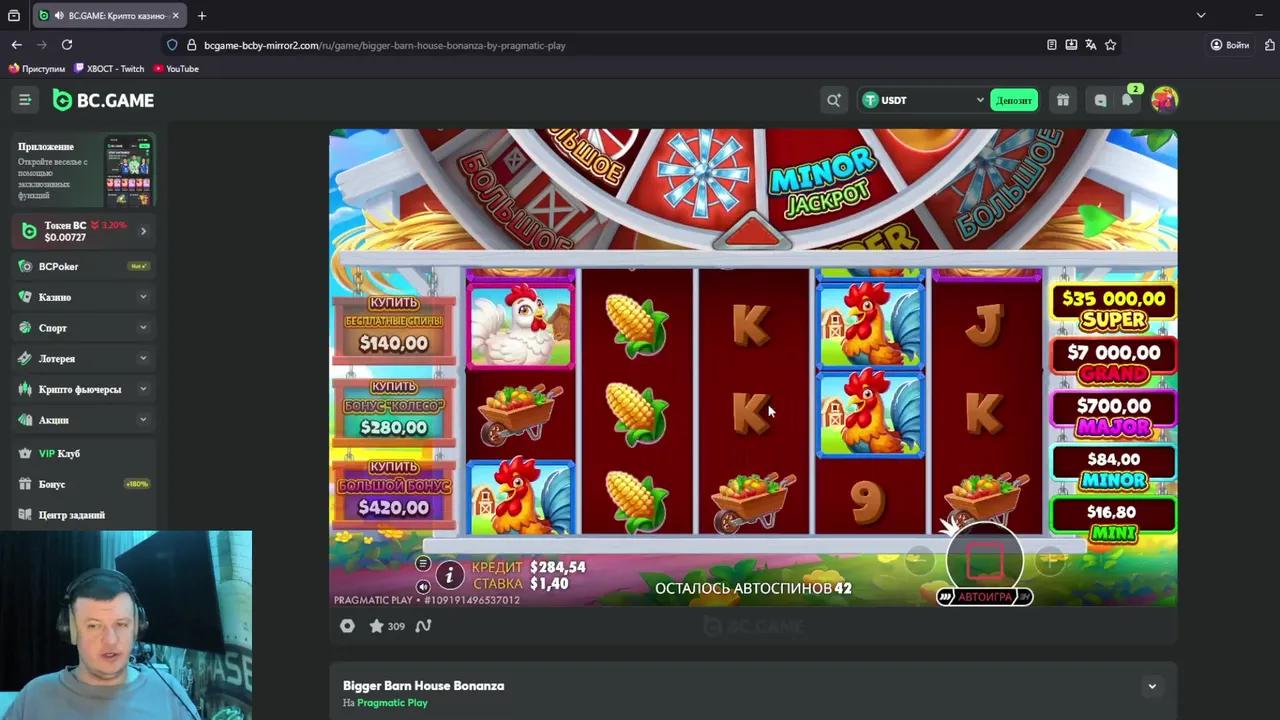The height and width of the screenshot is (720, 1280).
Task: Open the chat icon in the top bar
Action: click(x=1100, y=100)
